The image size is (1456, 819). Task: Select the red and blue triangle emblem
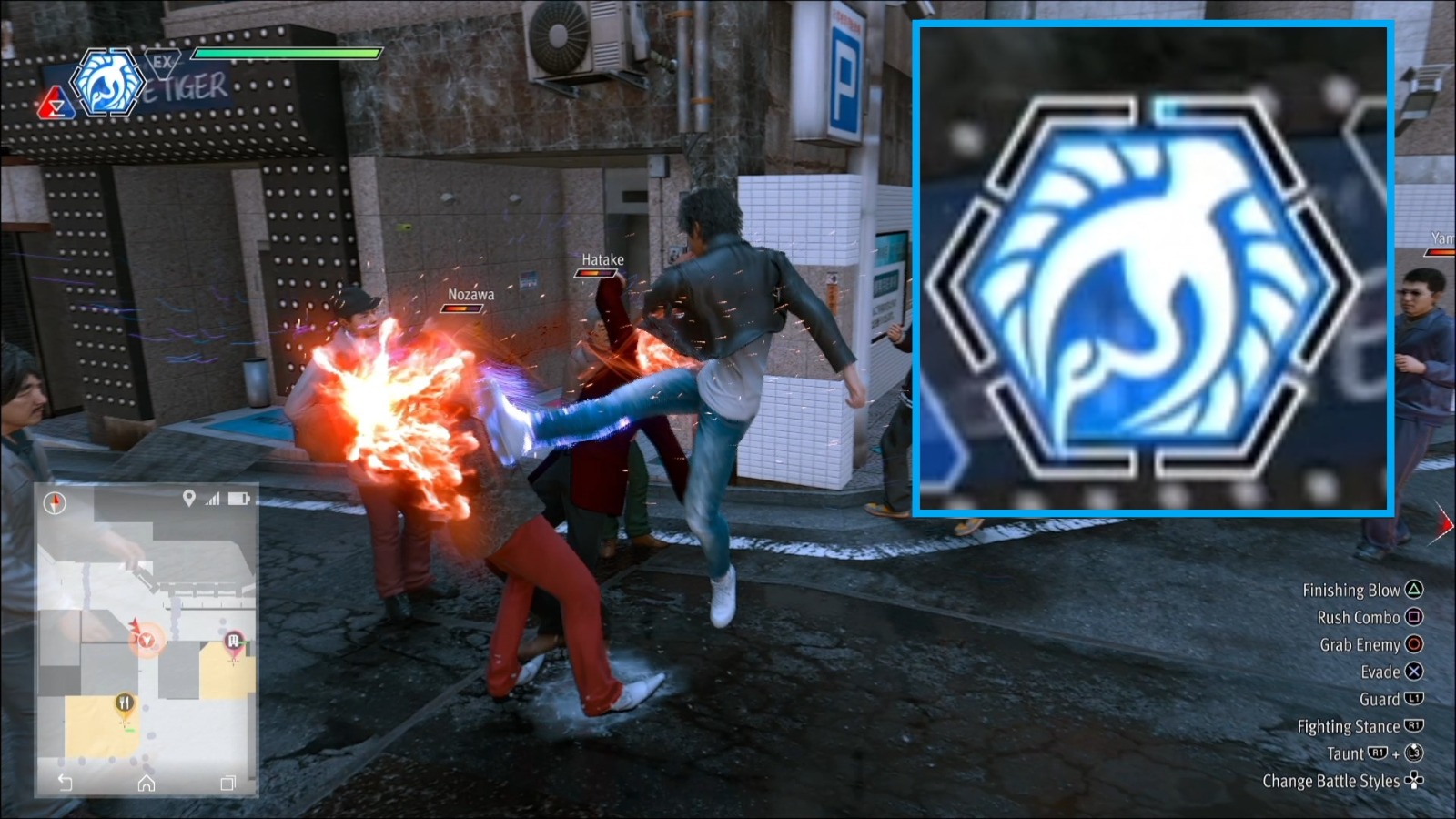click(56, 104)
